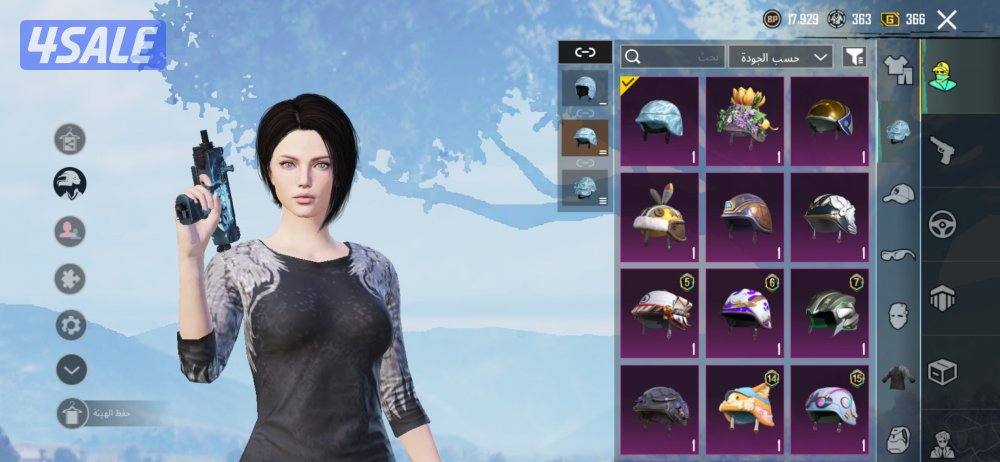Switch to the pistol weapons tab

pyautogui.click(x=942, y=150)
